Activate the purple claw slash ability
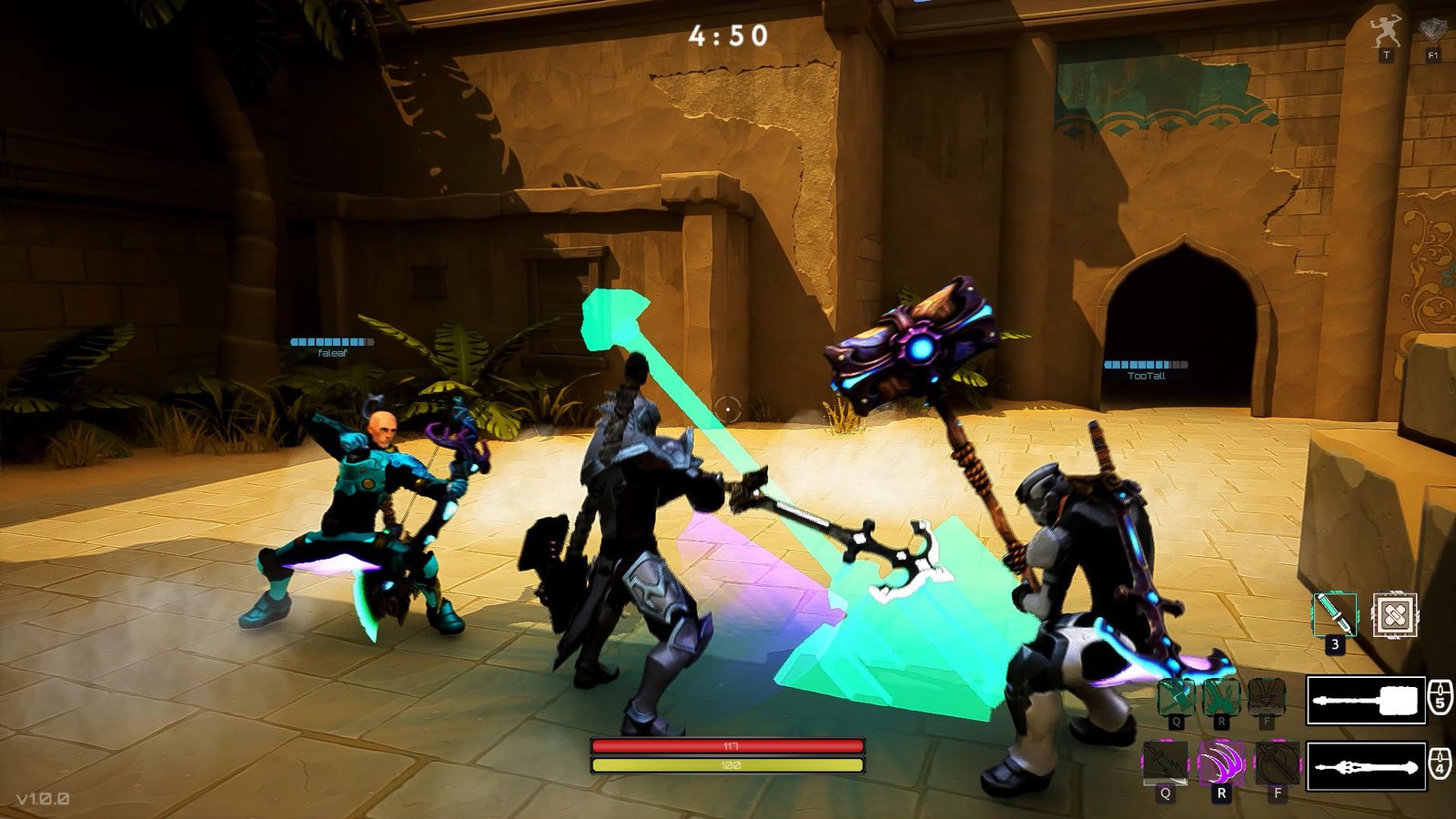 tap(1221, 763)
